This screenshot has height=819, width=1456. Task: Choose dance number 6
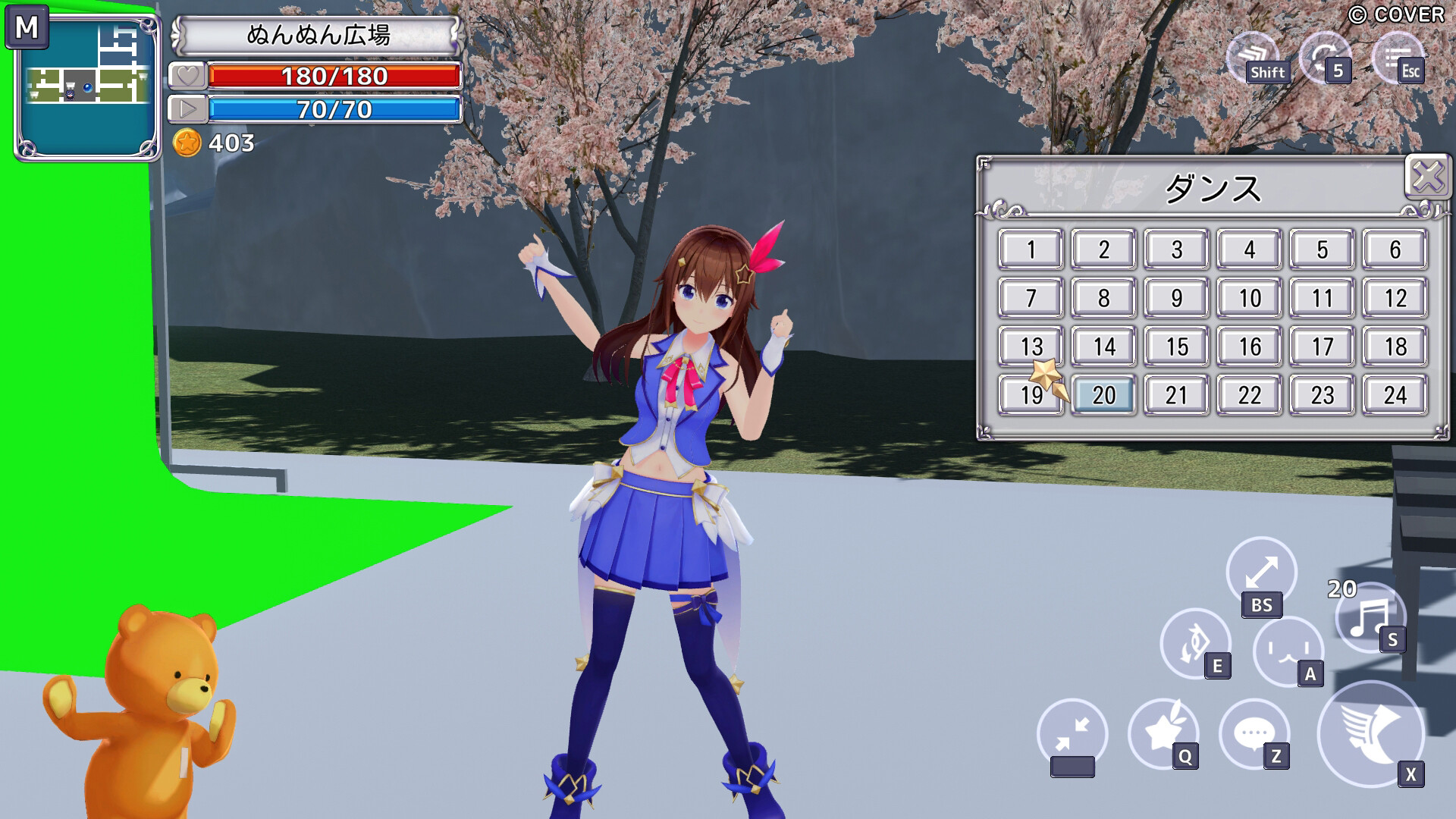1395,249
